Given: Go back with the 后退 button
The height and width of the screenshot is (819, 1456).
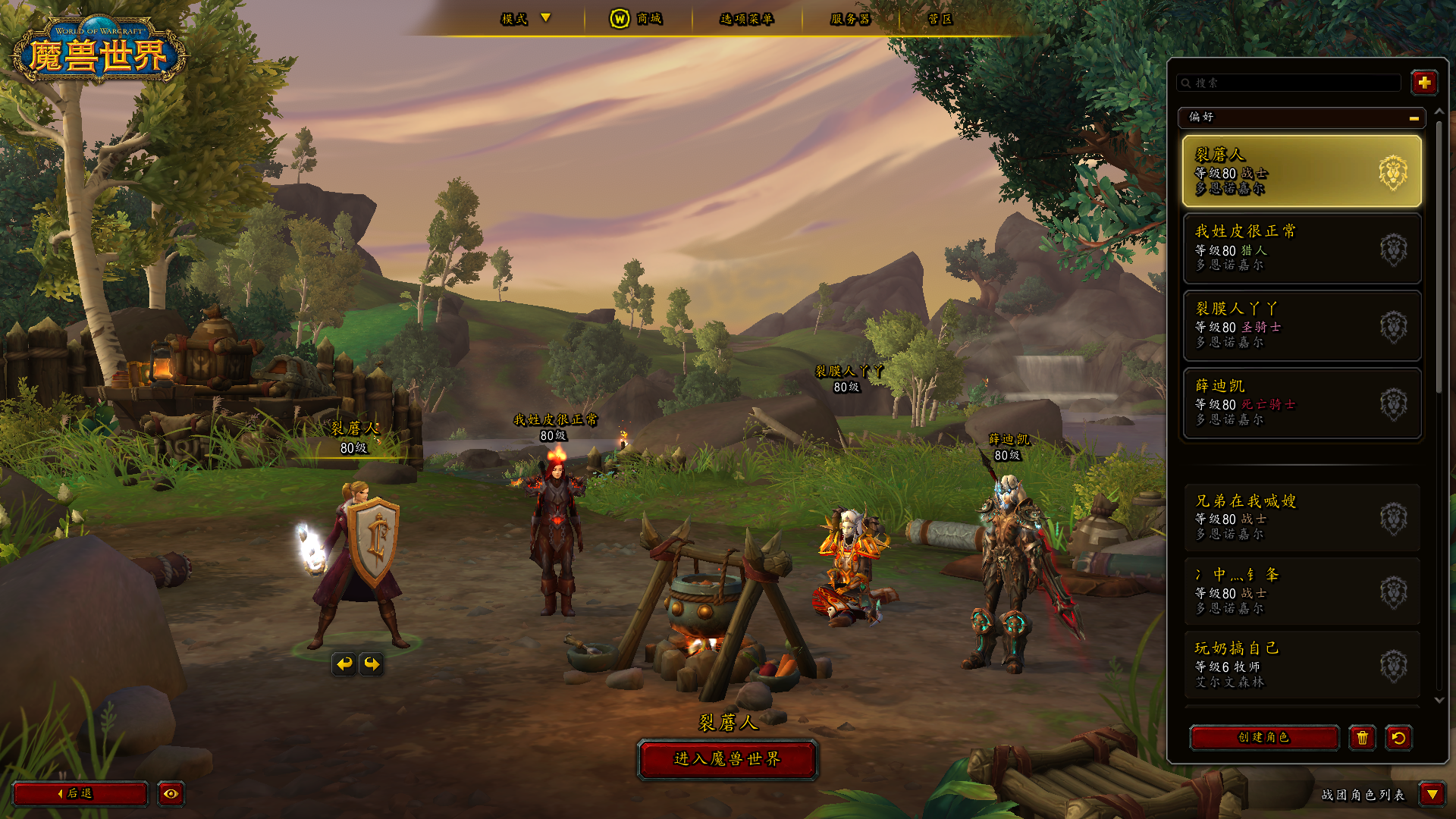Looking at the screenshot, I should coord(80,793).
